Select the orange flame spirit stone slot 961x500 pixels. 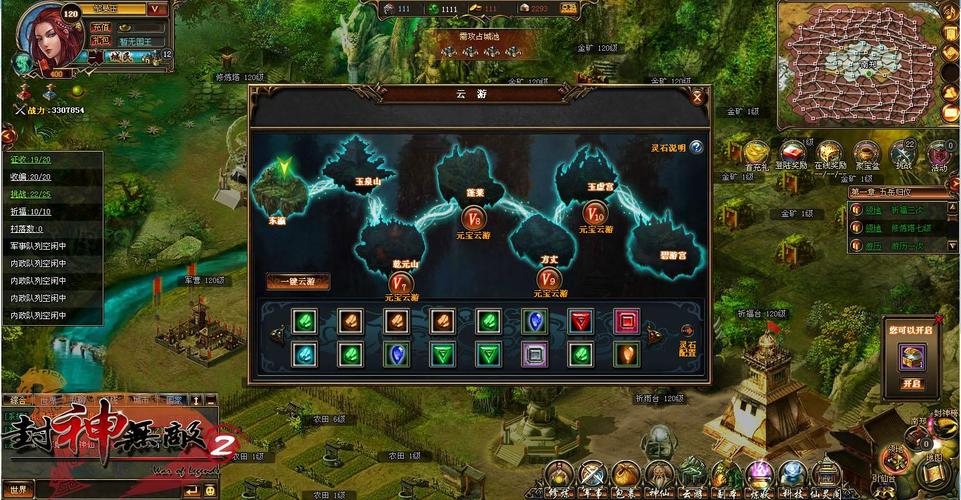[x=626, y=353]
